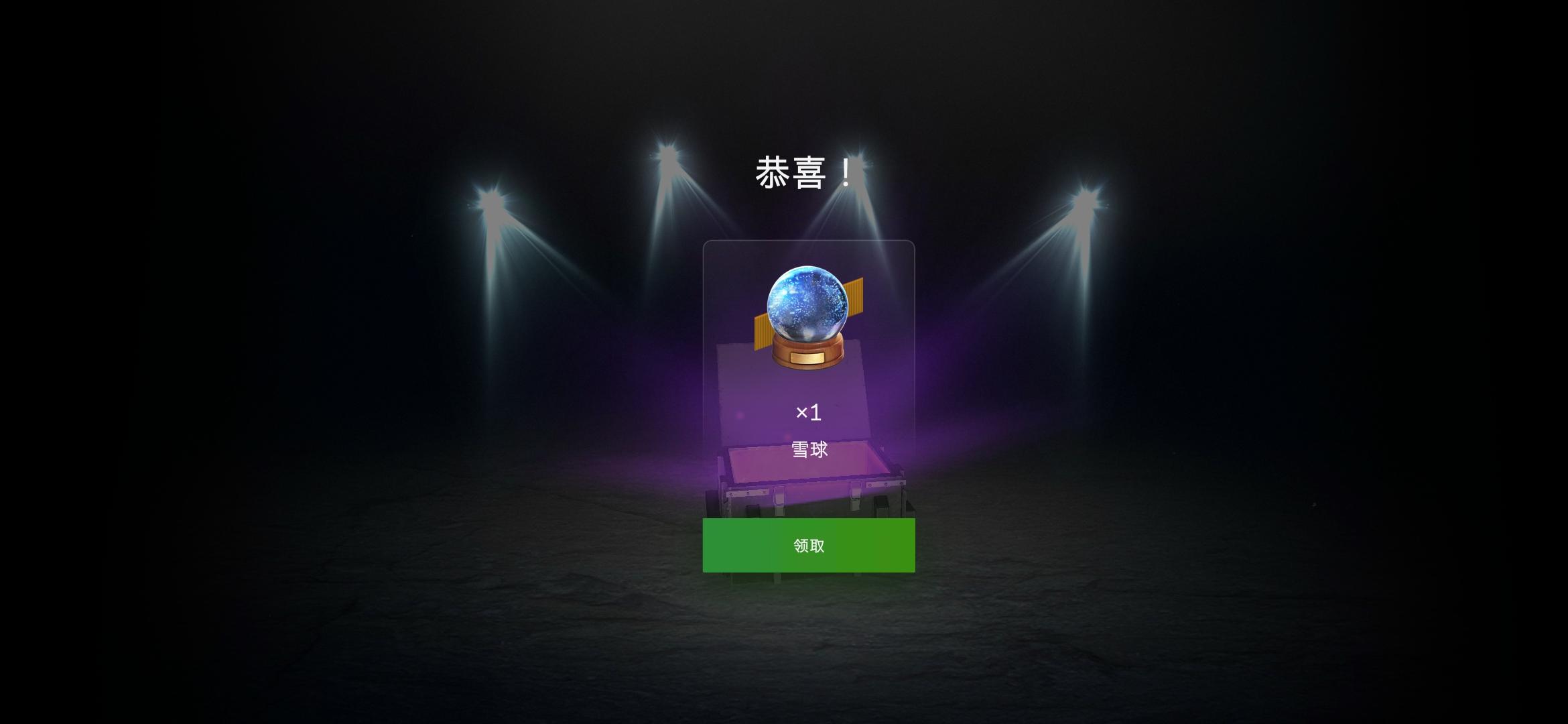Click the 领取 text on the claim button
This screenshot has height=724, width=1568.
coord(807,546)
